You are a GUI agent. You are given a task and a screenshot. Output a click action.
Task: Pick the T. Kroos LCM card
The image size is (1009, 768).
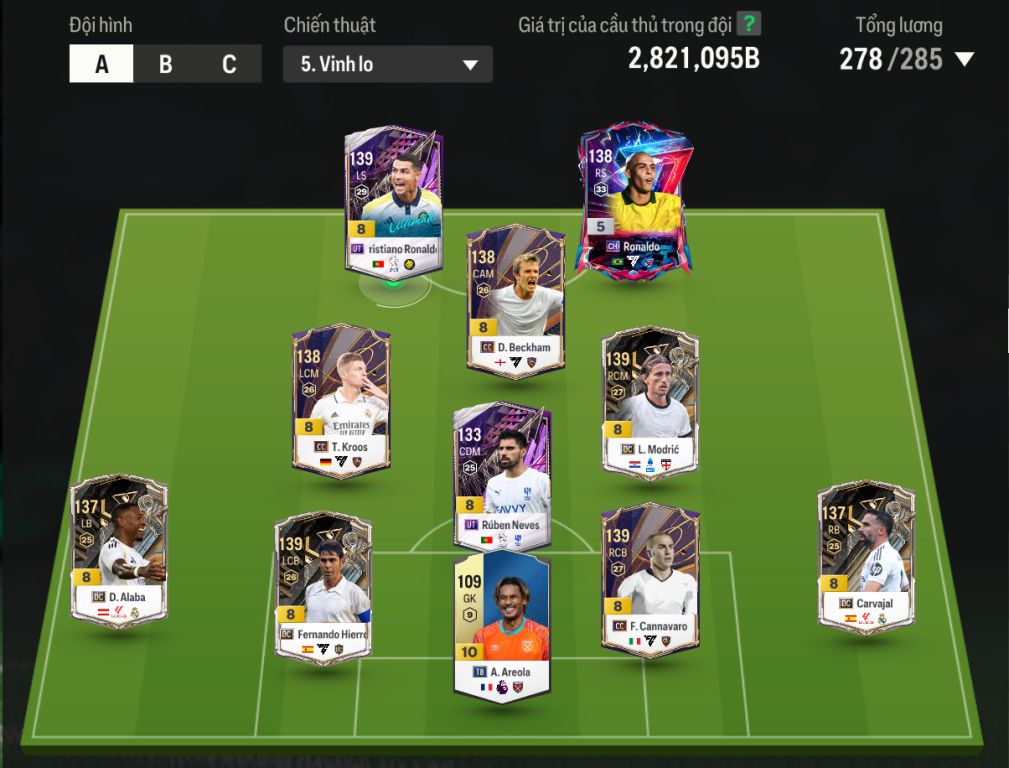tap(341, 400)
